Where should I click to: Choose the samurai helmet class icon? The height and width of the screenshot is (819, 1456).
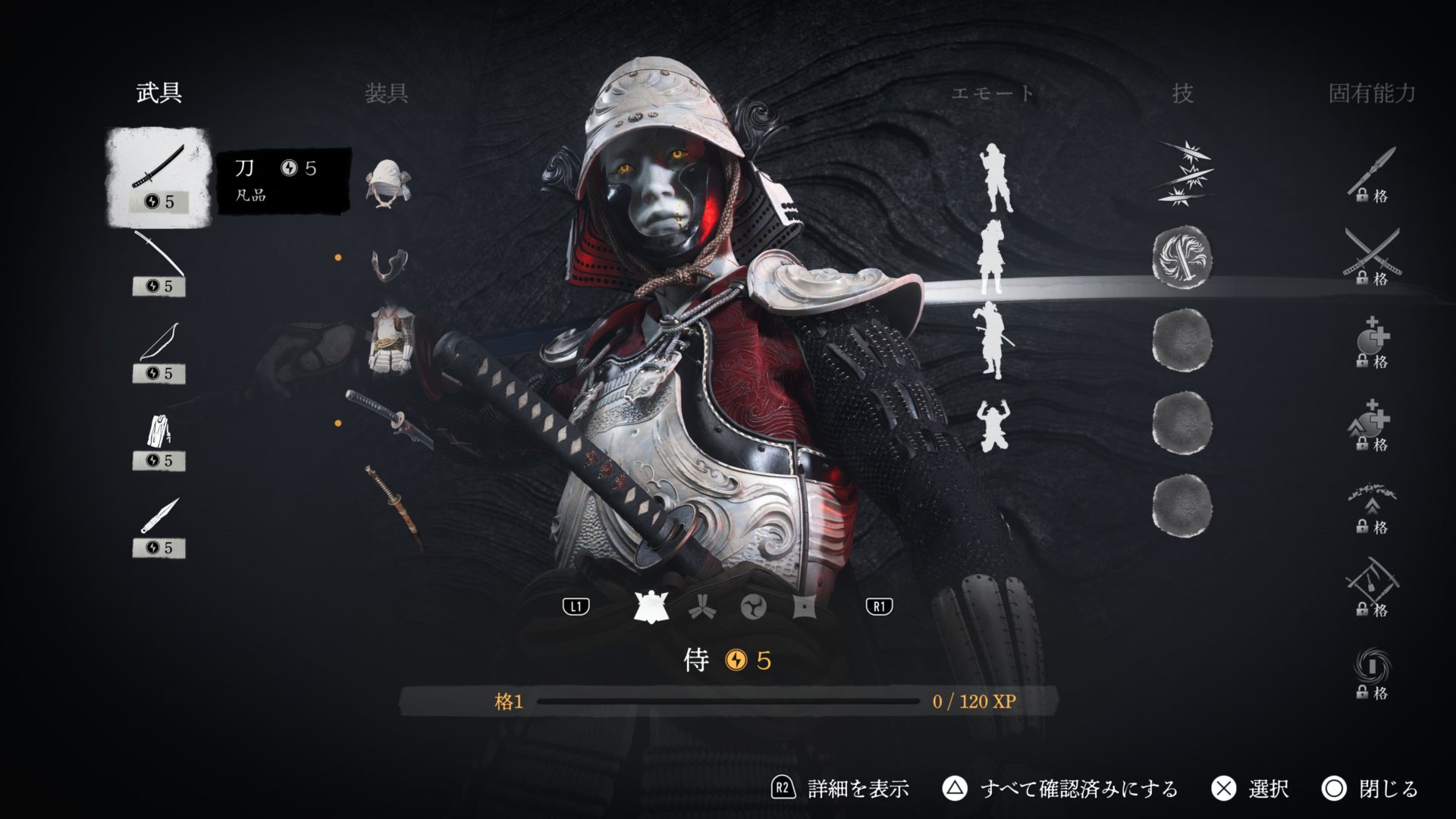[651, 607]
